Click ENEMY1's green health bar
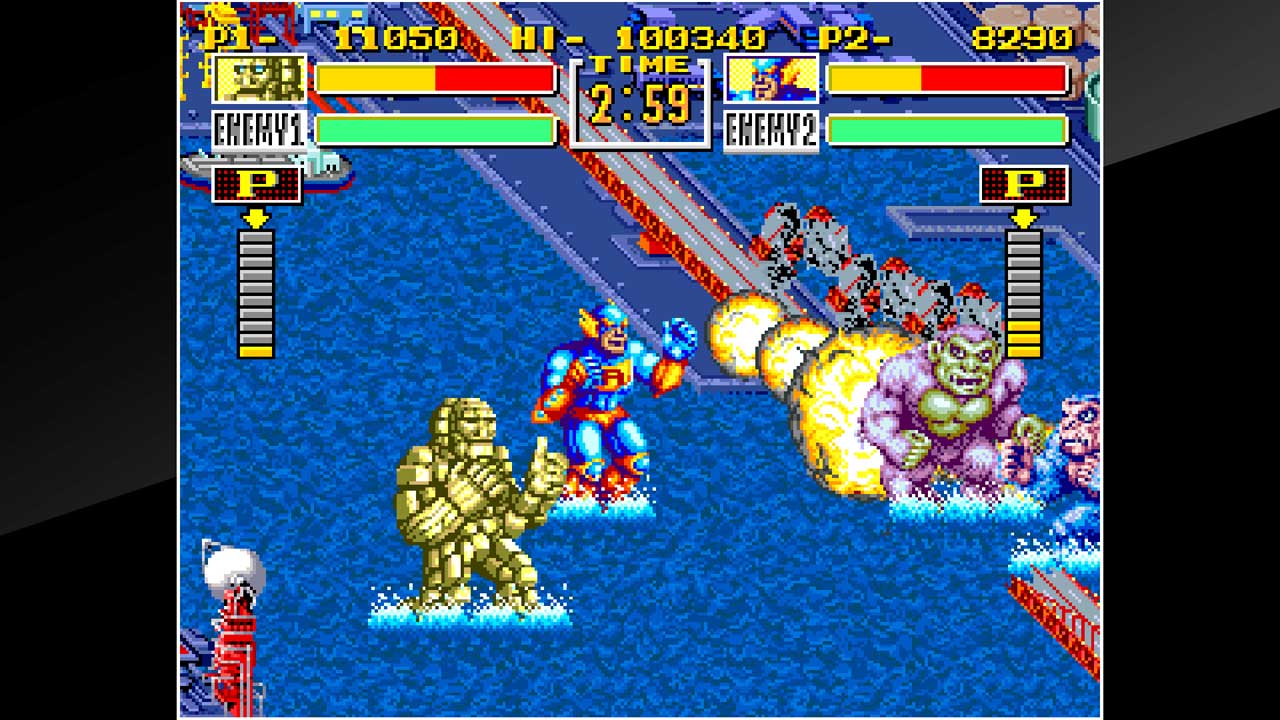This screenshot has height=720, width=1280. (x=437, y=129)
